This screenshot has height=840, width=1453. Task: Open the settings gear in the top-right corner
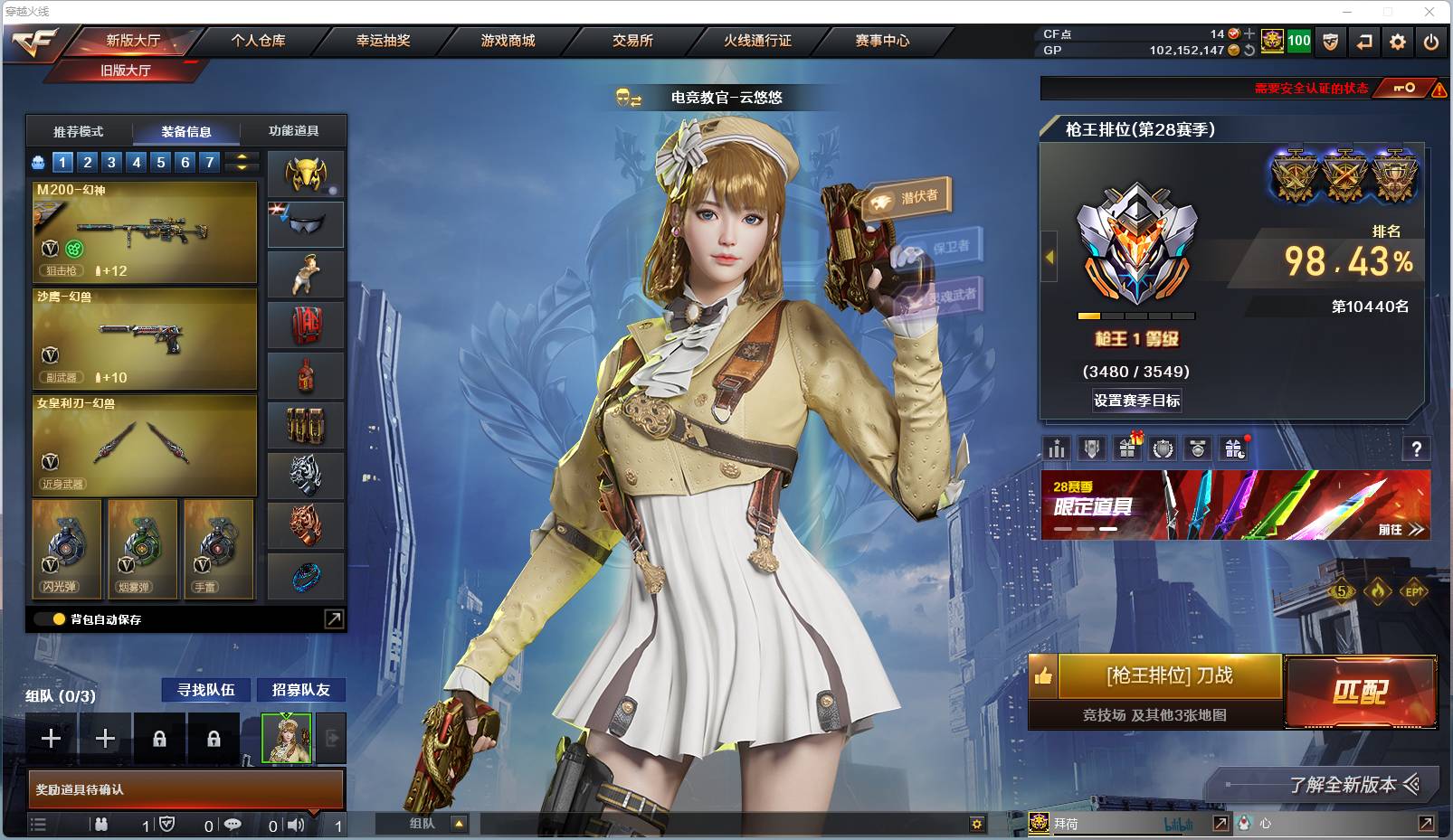pyautogui.click(x=1396, y=41)
